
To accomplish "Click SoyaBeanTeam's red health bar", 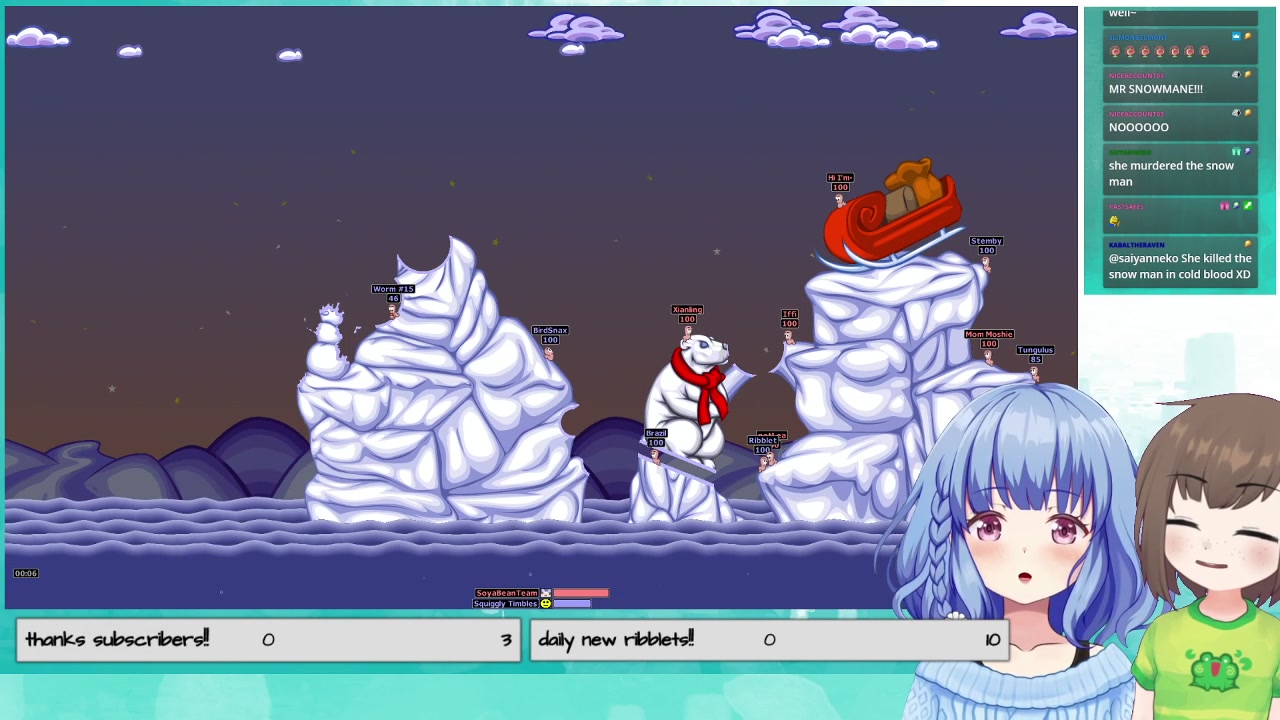I will tap(580, 593).
